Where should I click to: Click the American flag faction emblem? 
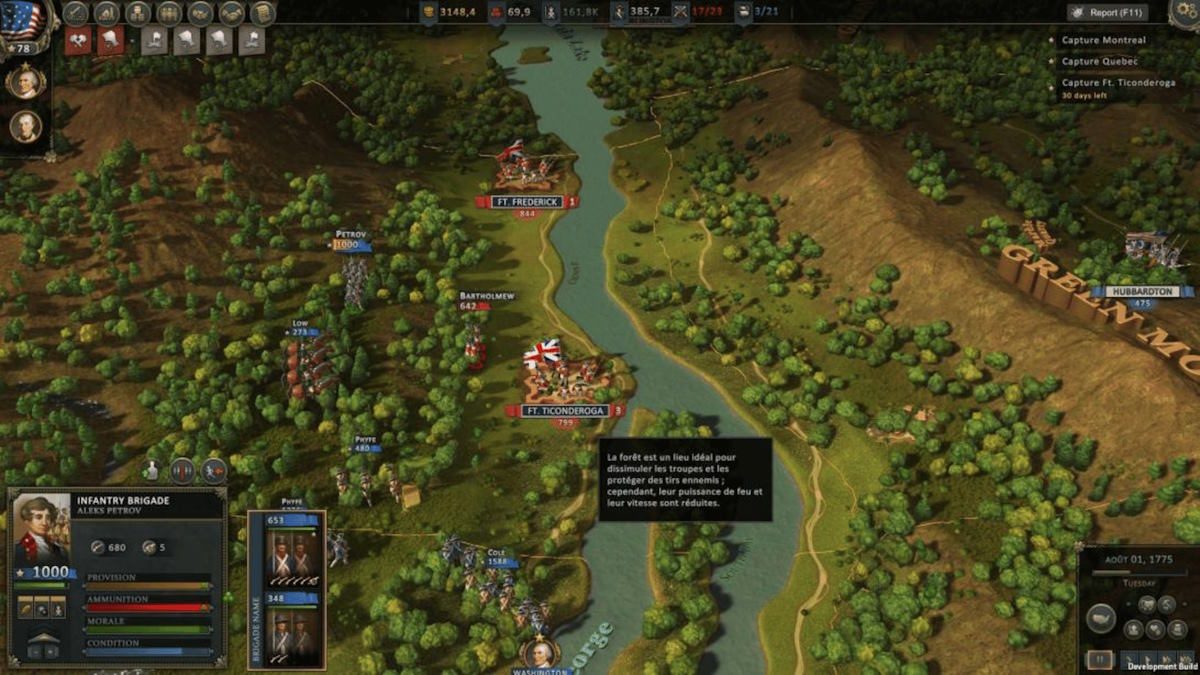click(22, 20)
